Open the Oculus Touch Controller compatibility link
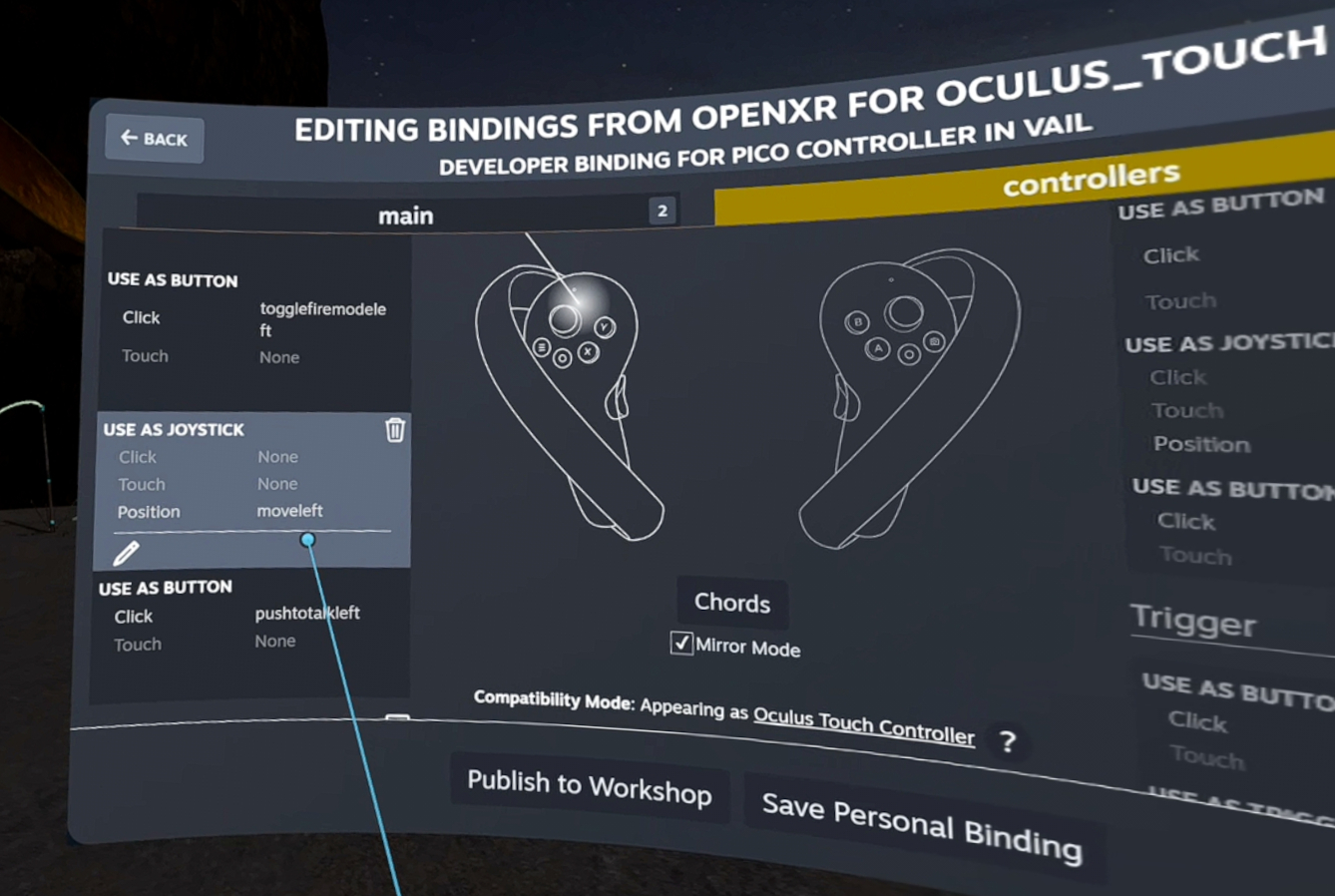Viewport: 1335px width, 896px height. (x=863, y=724)
